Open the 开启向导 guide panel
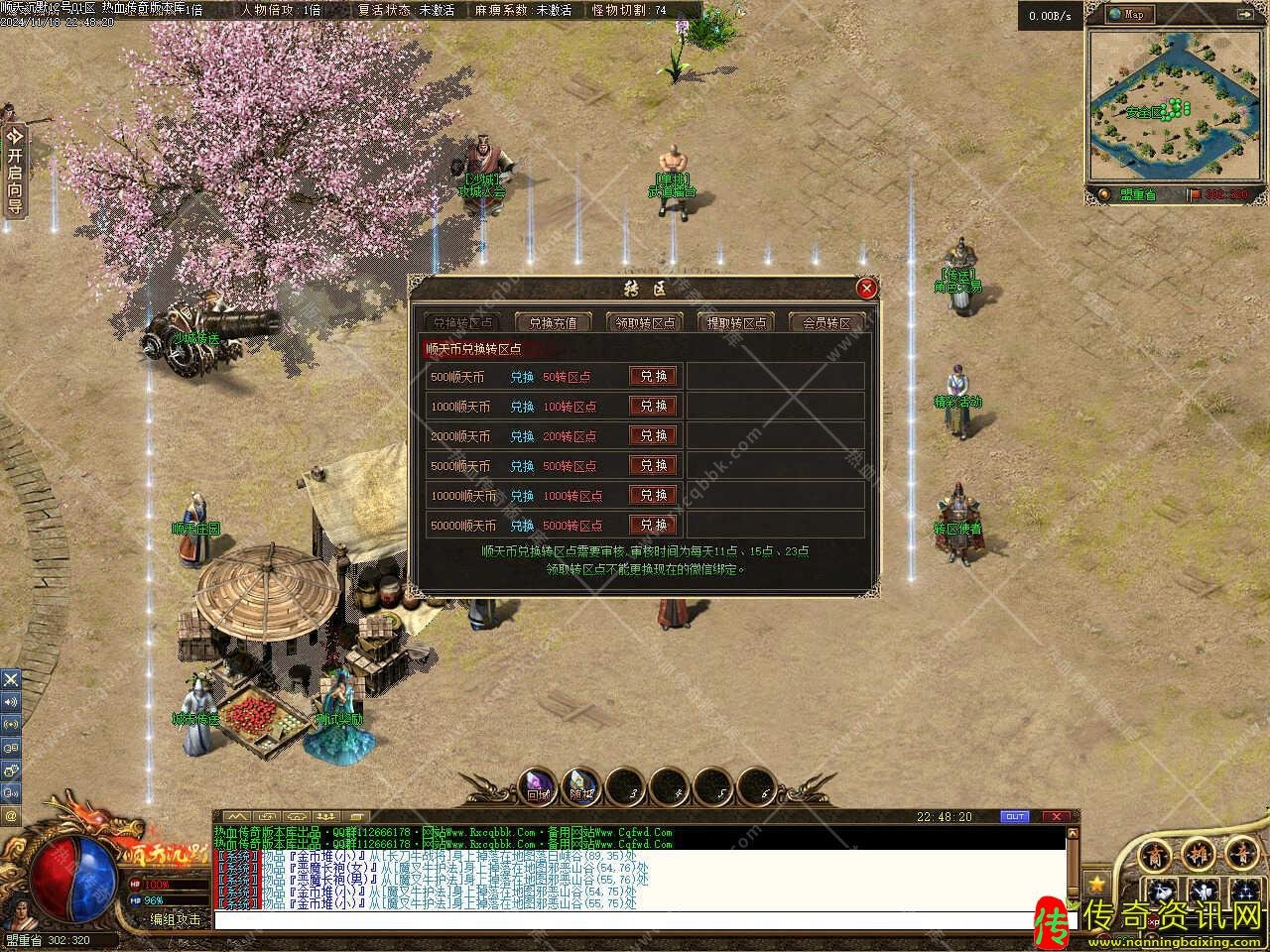1270x952 pixels. [14, 172]
